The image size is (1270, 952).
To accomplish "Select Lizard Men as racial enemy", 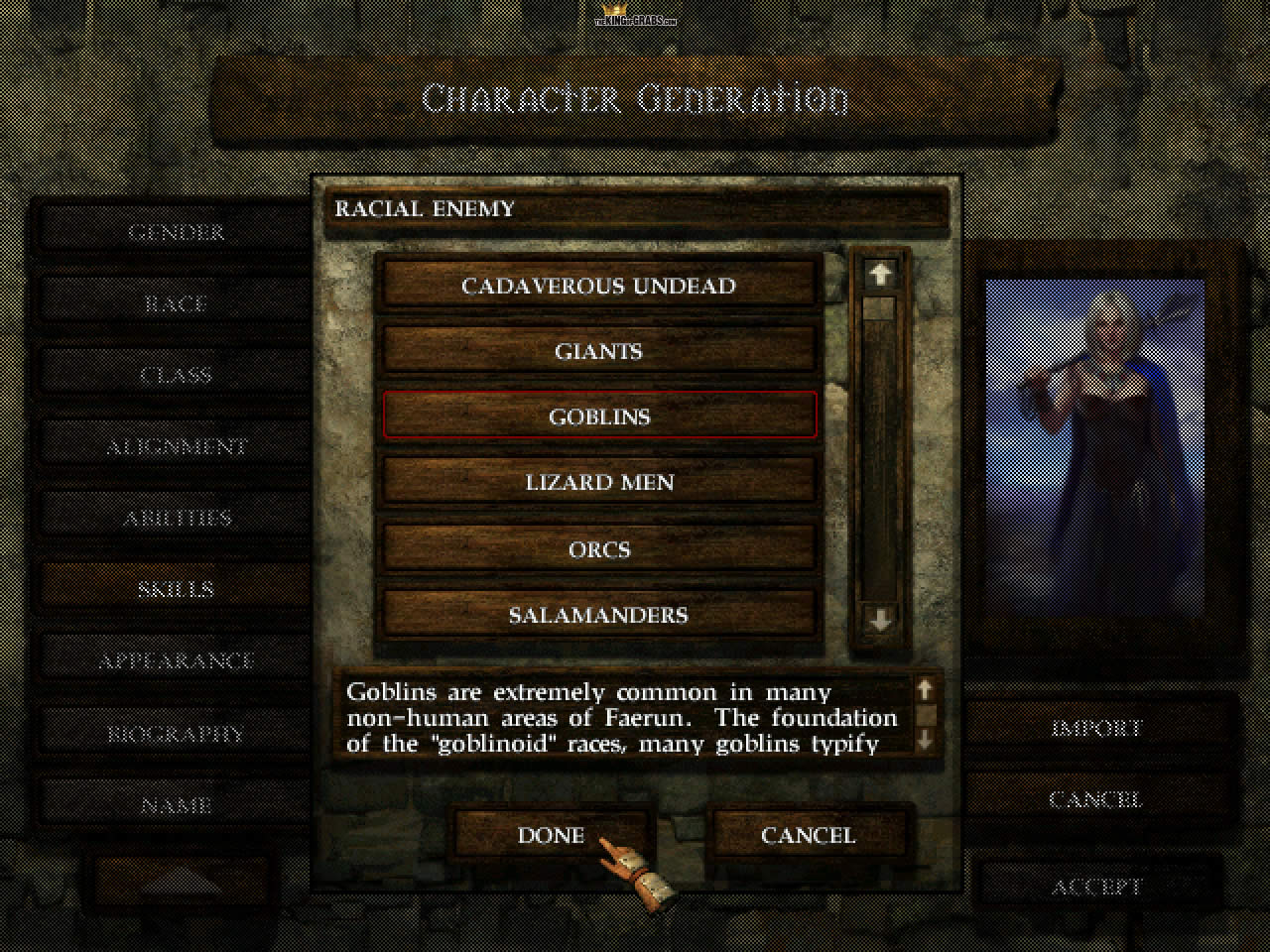I will tap(598, 483).
